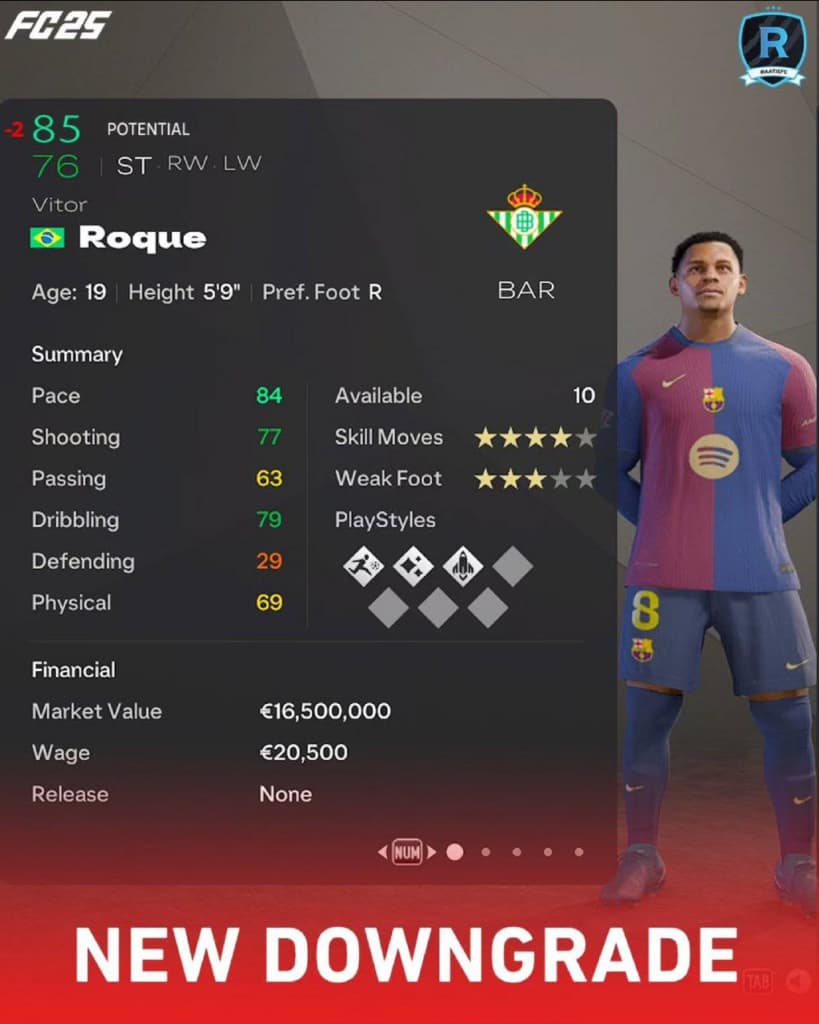Select the running player with ball PlayStyle icon
This screenshot has width=819, height=1024.
(x=363, y=567)
